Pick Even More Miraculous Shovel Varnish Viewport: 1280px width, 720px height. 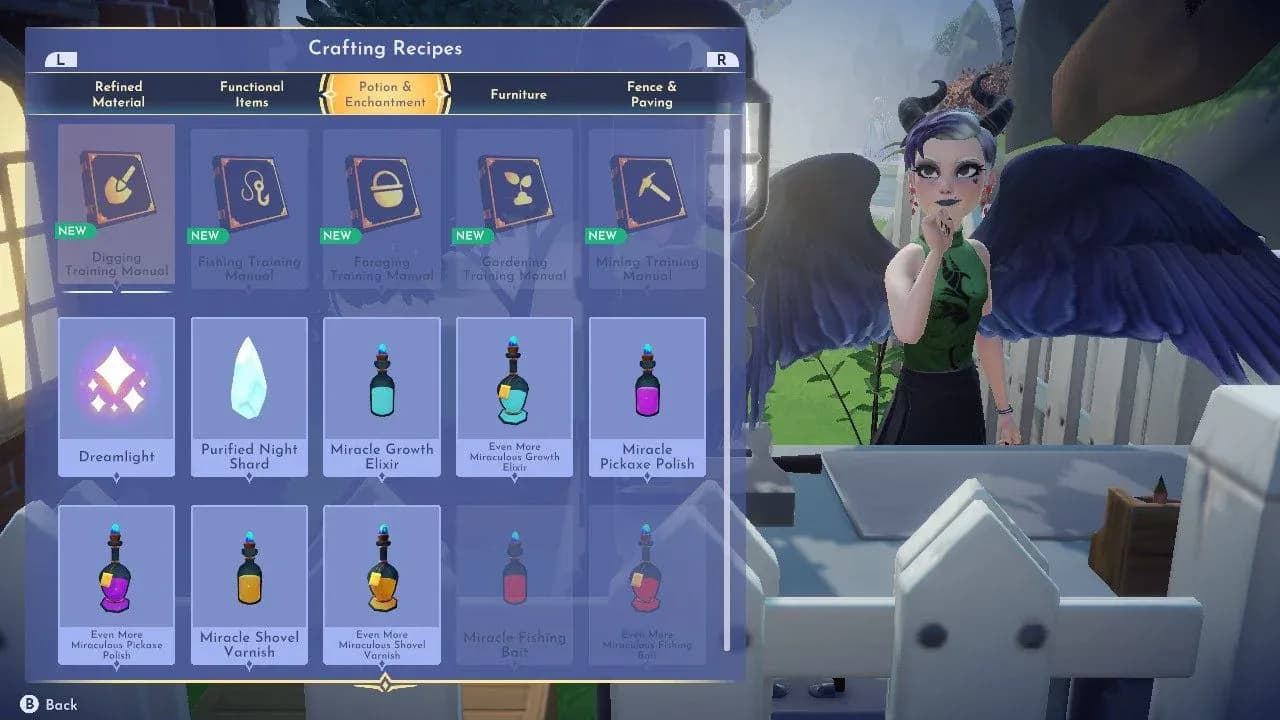(x=382, y=584)
